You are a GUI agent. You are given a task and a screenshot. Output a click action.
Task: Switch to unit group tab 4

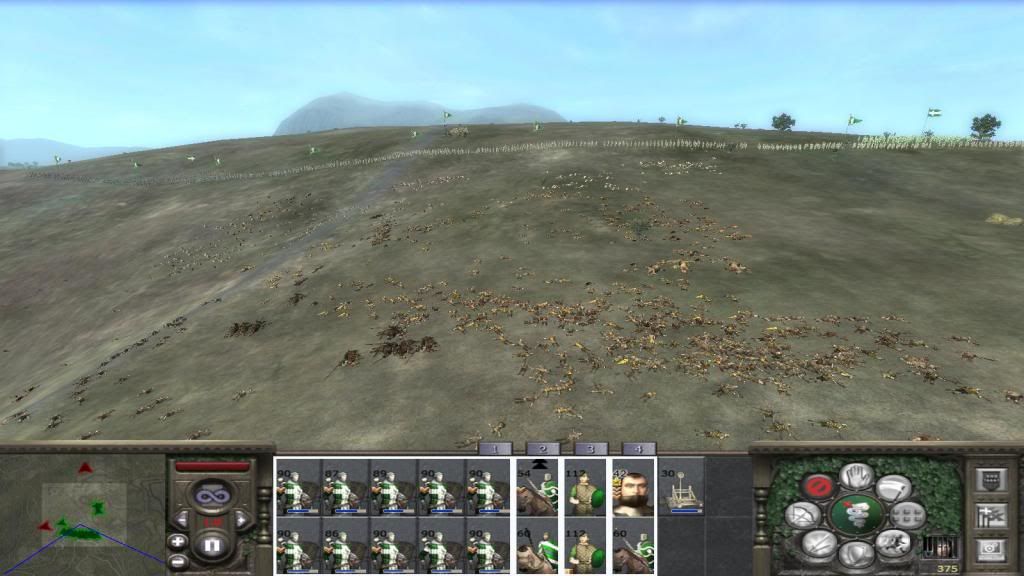[638, 449]
